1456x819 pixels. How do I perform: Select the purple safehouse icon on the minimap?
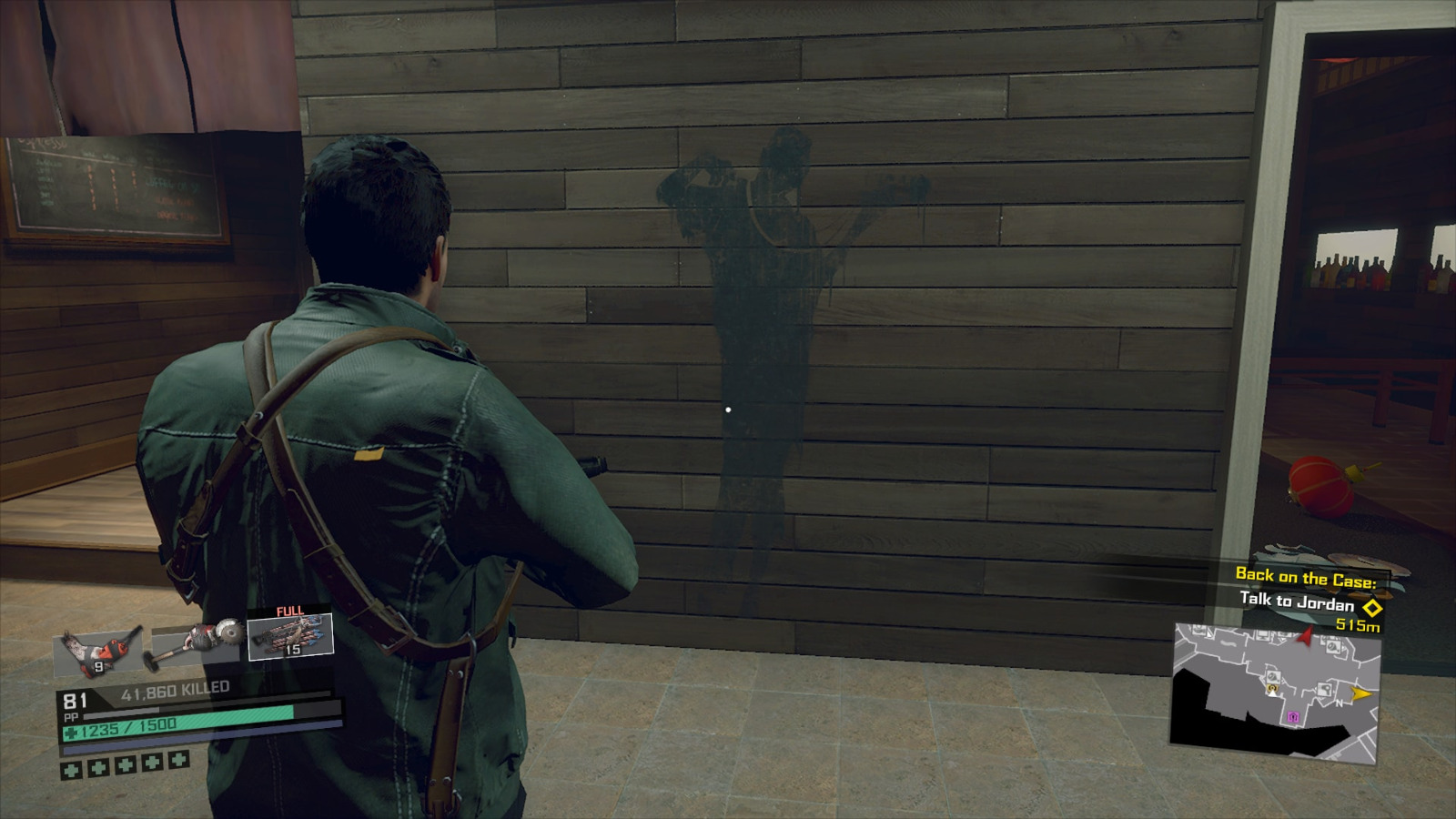click(x=1294, y=717)
